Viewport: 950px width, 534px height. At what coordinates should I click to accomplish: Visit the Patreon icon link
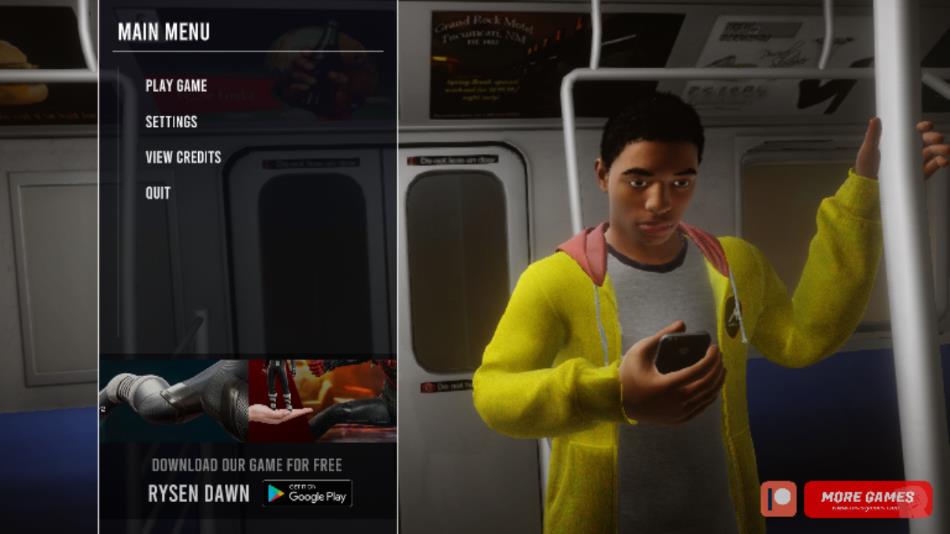(778, 498)
